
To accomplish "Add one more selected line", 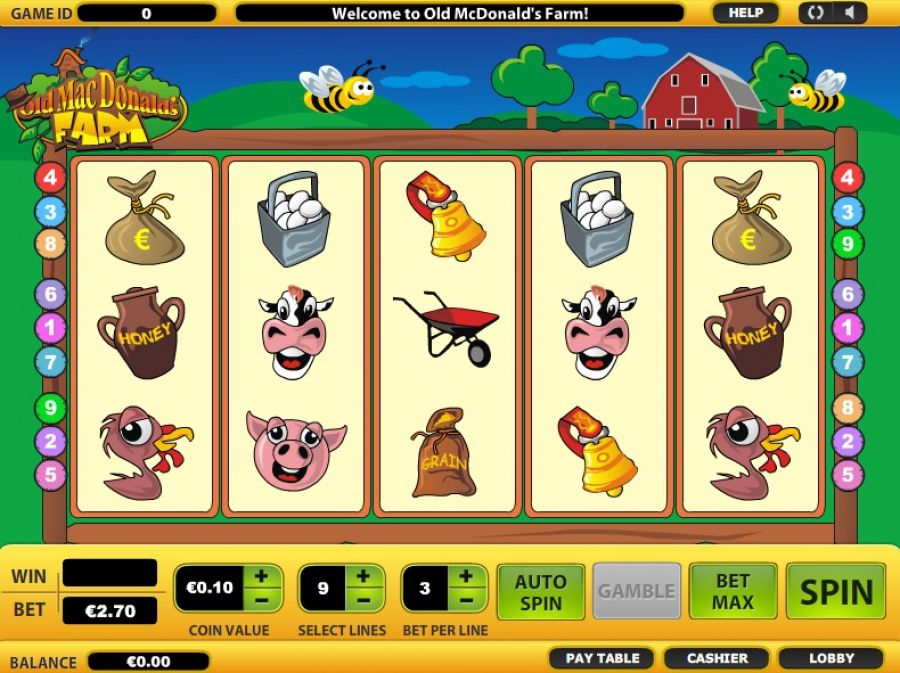I will tap(364, 576).
